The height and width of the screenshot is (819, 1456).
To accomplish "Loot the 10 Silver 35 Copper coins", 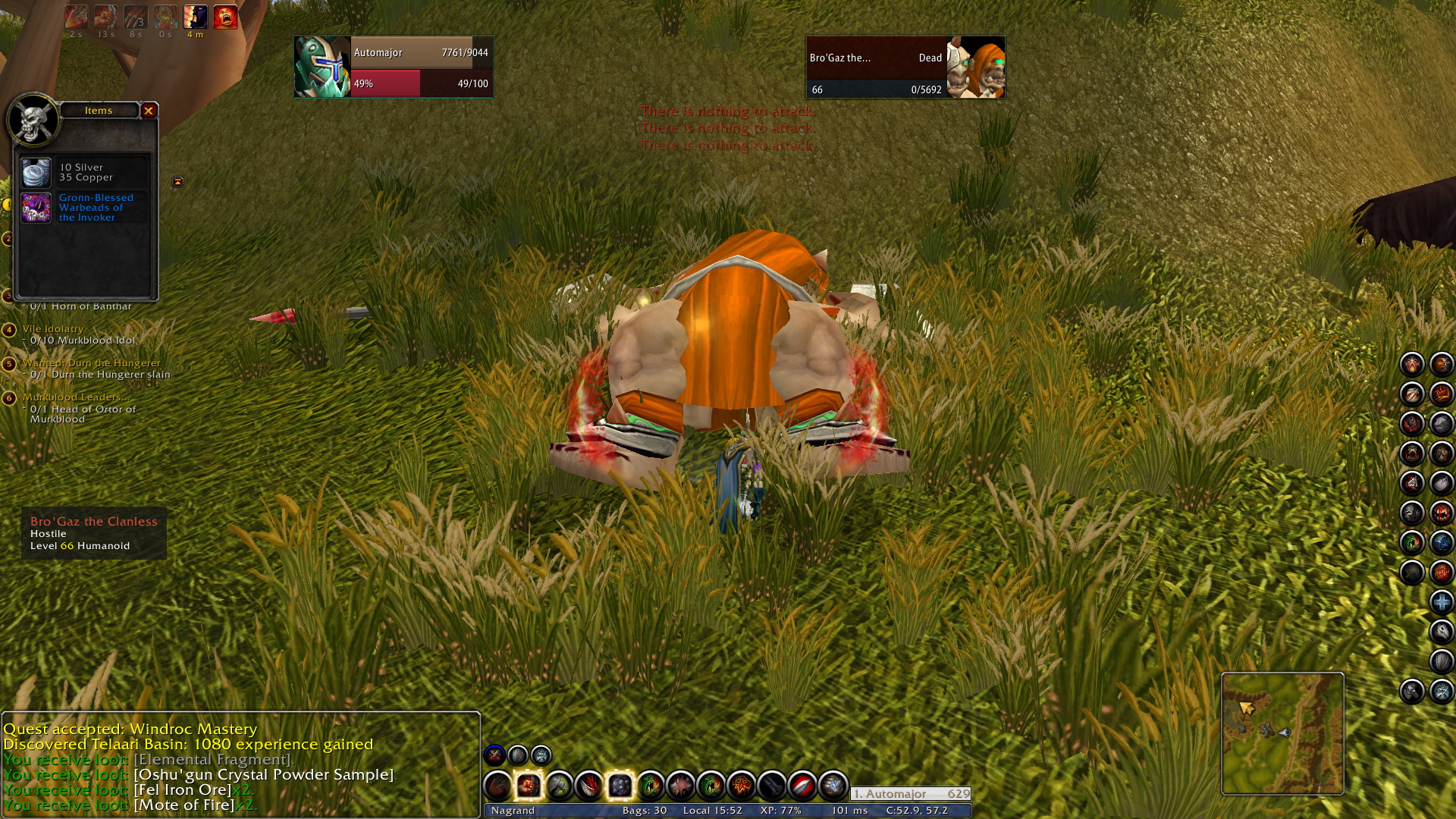I will click(36, 173).
